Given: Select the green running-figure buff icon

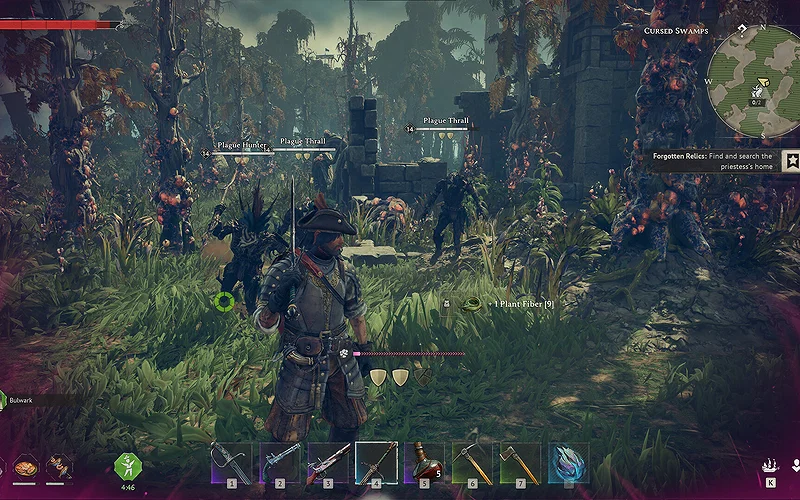Looking at the screenshot, I should click(127, 465).
